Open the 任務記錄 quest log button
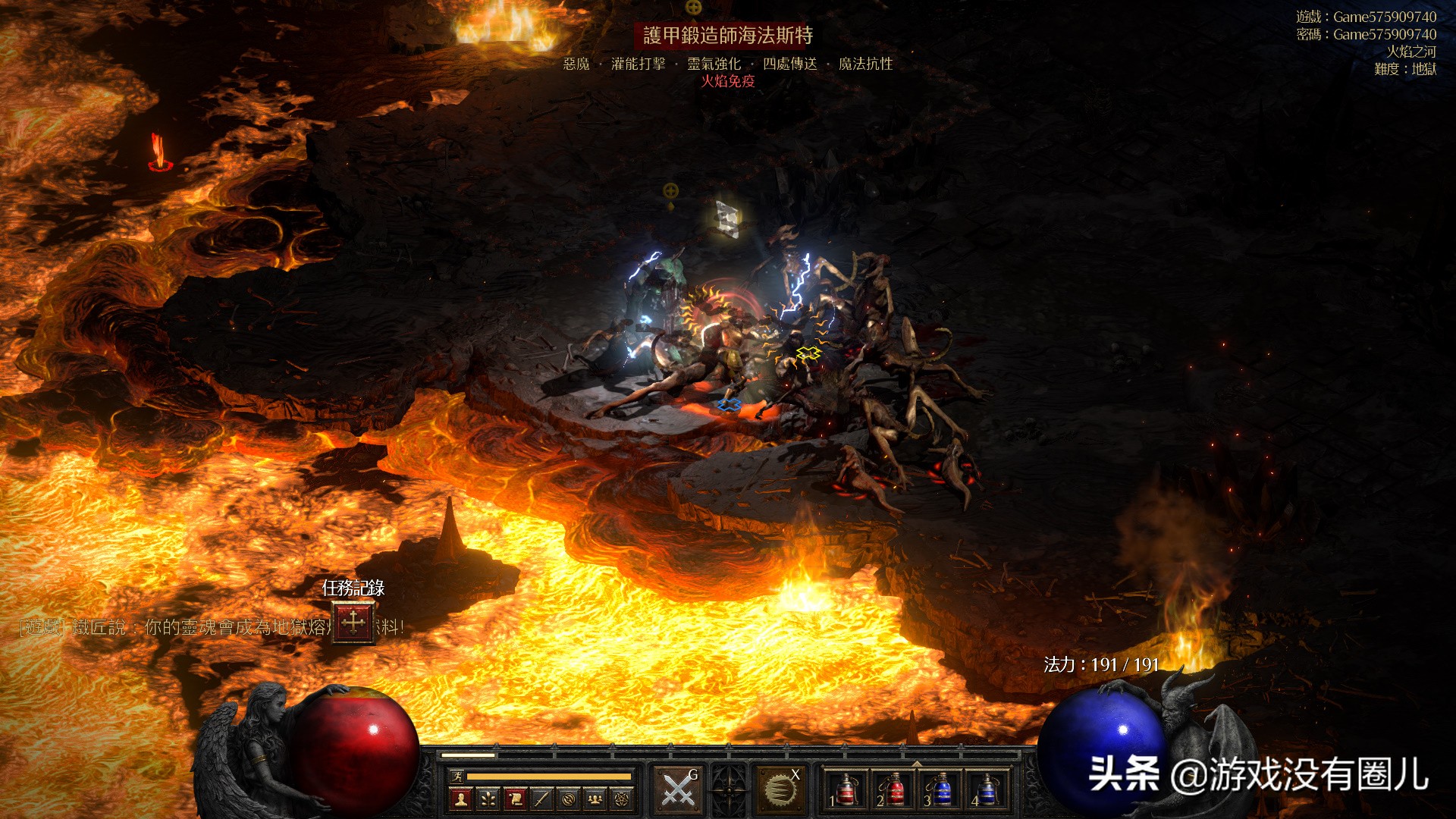This screenshot has width=1456, height=819. click(x=353, y=623)
